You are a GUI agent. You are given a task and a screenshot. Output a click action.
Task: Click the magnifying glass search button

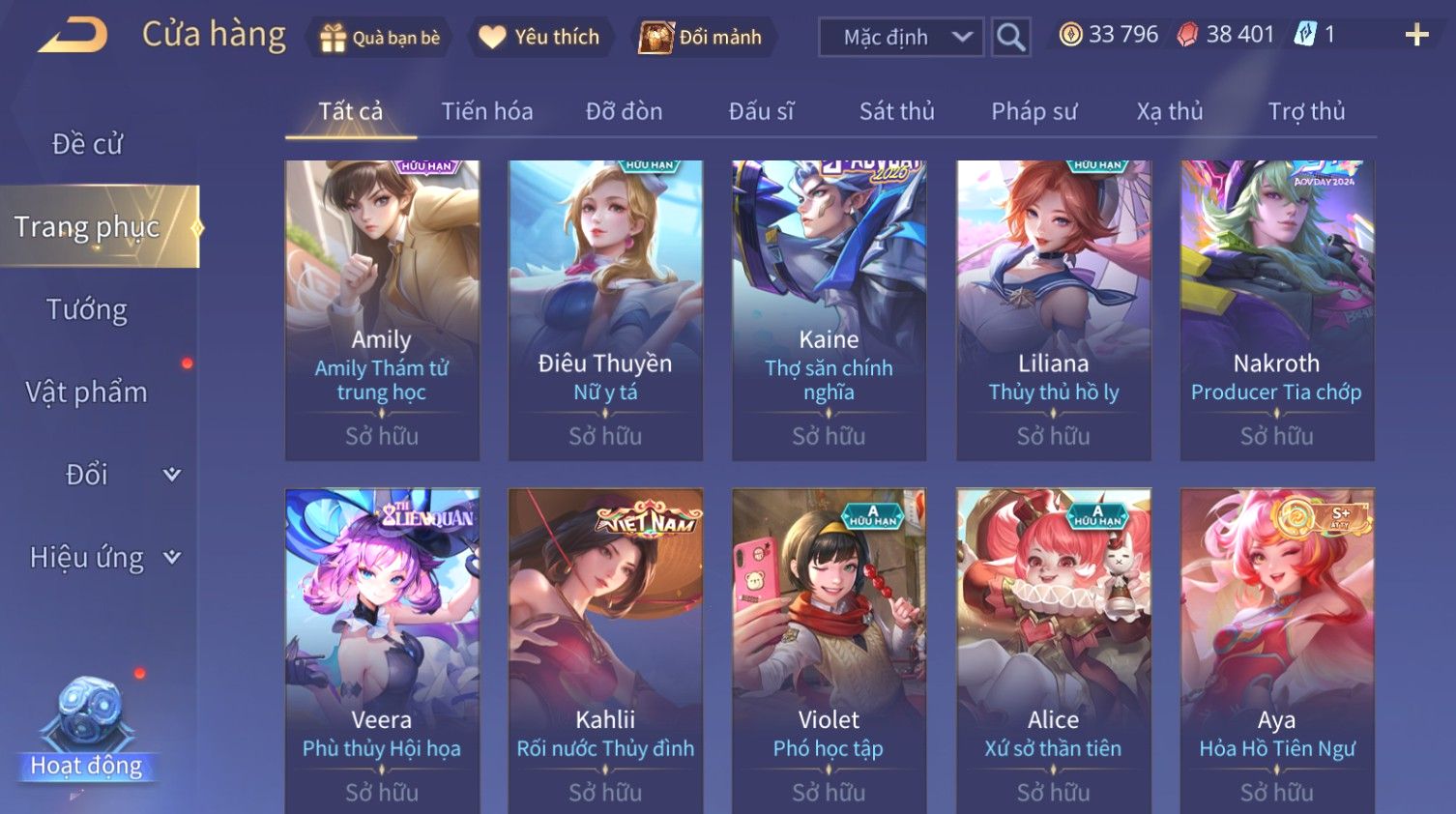pos(1010,38)
